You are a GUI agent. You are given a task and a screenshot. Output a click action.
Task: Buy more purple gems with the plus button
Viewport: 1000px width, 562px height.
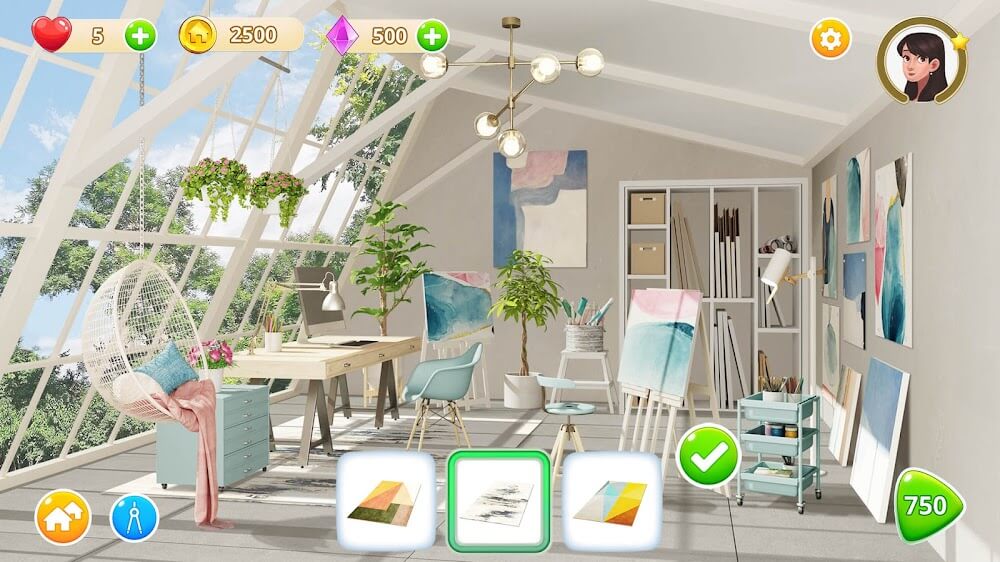432,36
